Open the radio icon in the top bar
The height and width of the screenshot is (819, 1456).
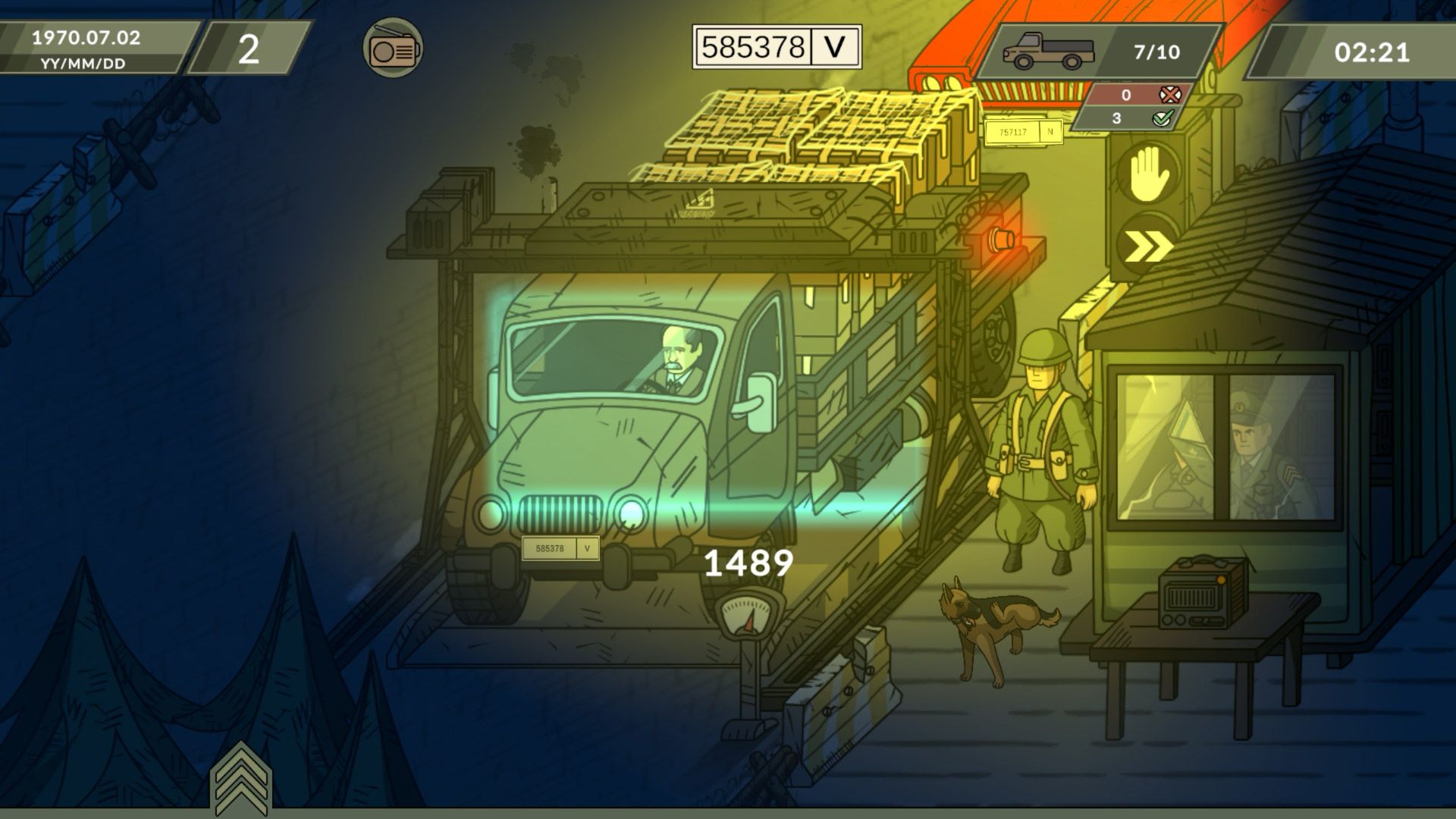392,49
